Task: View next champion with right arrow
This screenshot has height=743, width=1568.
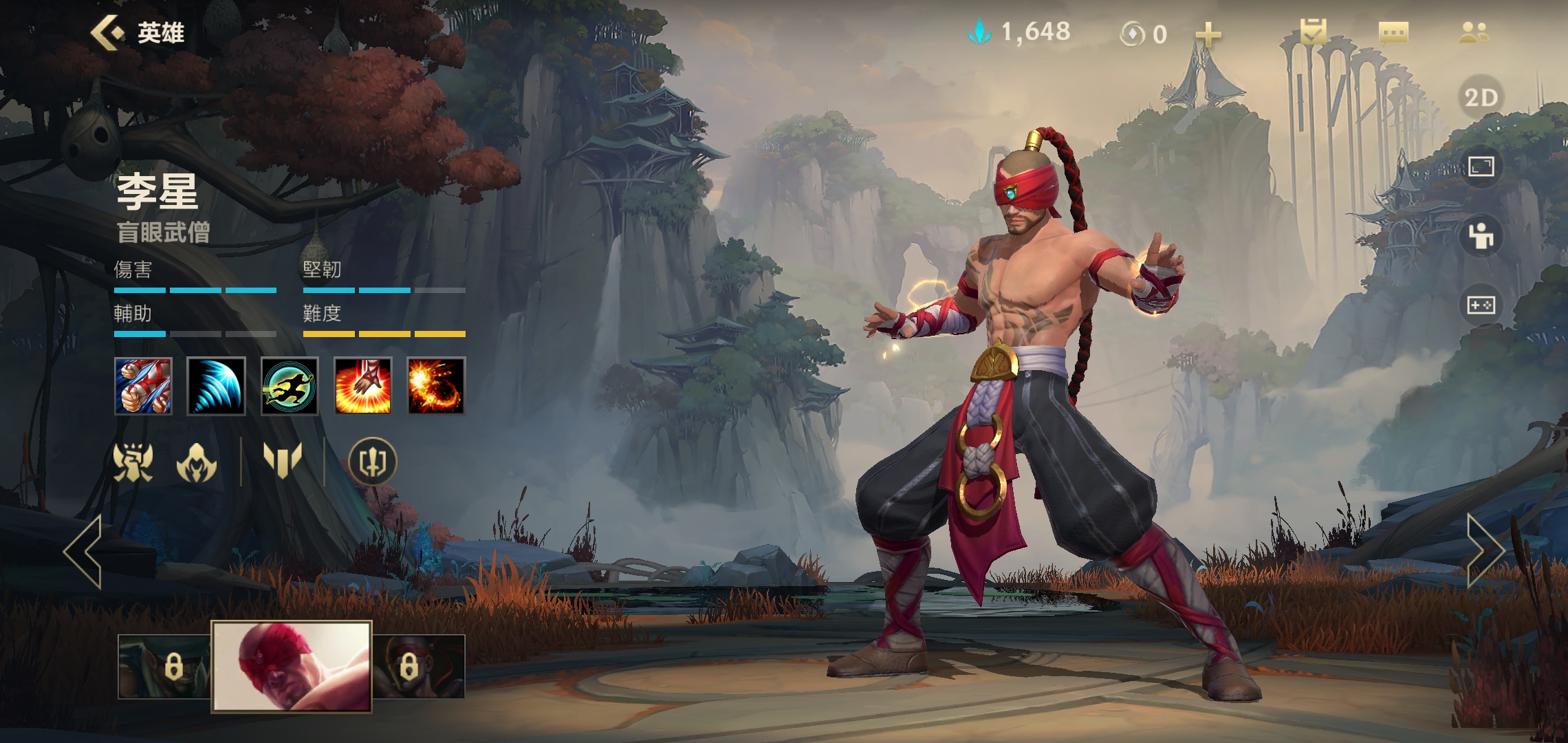Action: (1484, 551)
